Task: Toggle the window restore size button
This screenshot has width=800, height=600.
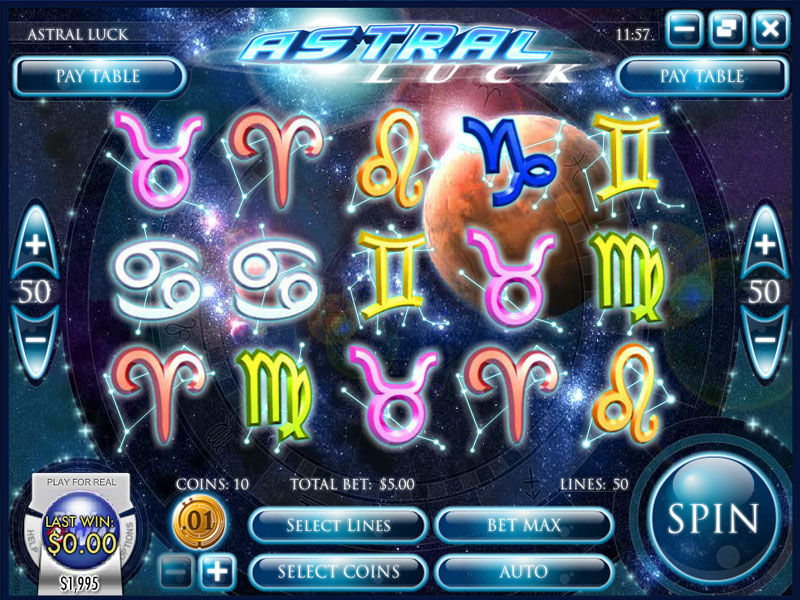Action: point(727,29)
